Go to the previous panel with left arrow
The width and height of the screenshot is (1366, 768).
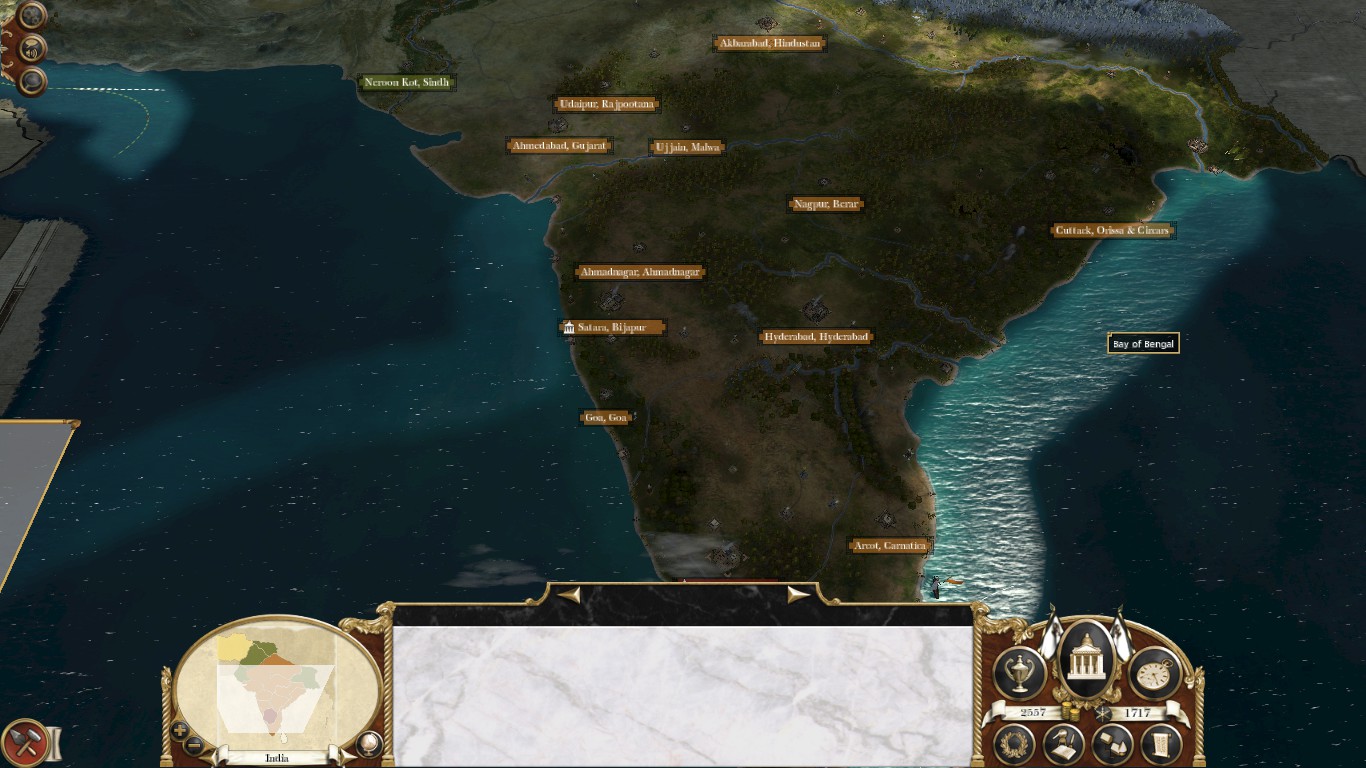click(569, 595)
